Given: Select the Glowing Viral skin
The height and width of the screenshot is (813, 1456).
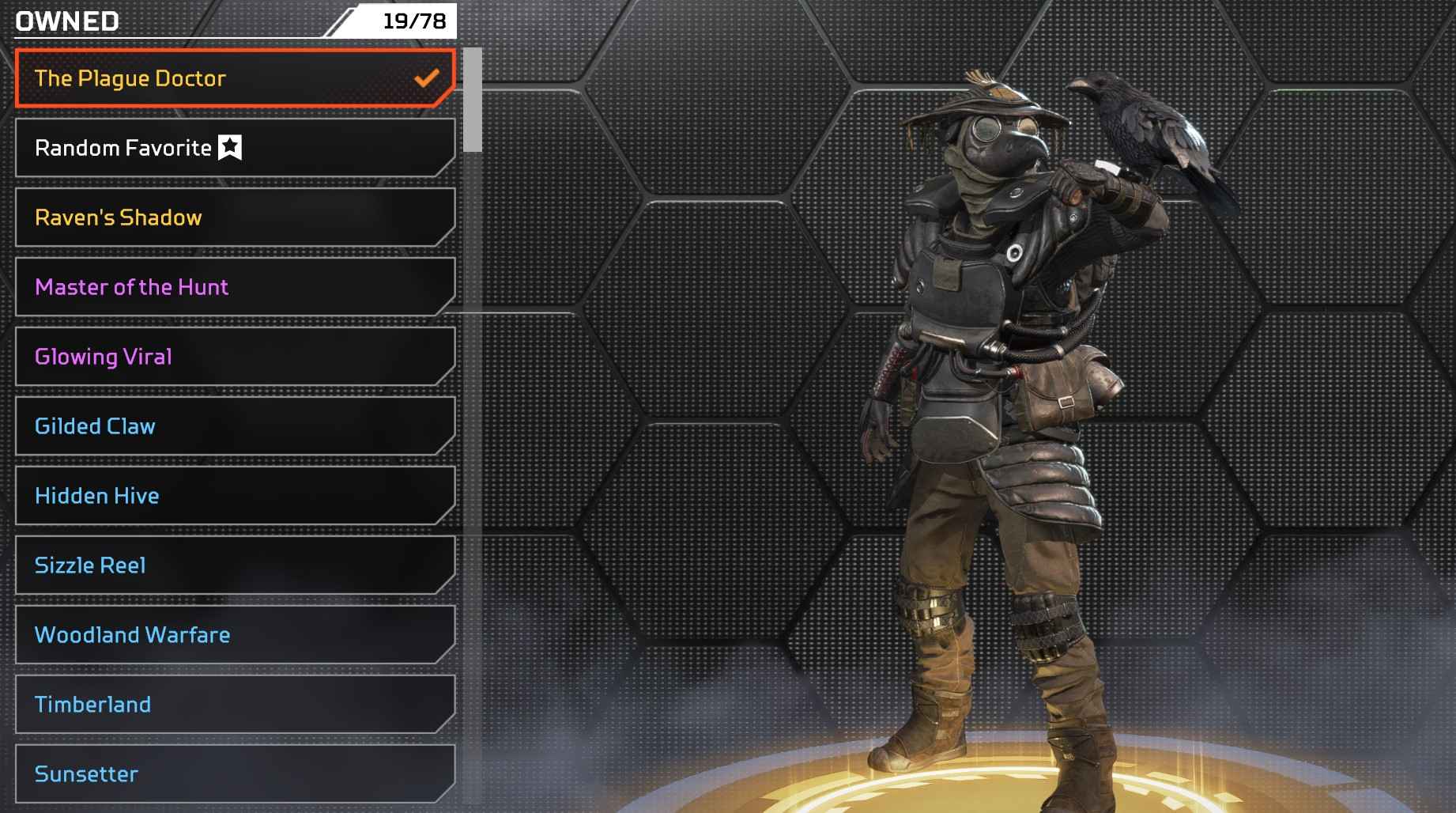Looking at the screenshot, I should tap(235, 357).
